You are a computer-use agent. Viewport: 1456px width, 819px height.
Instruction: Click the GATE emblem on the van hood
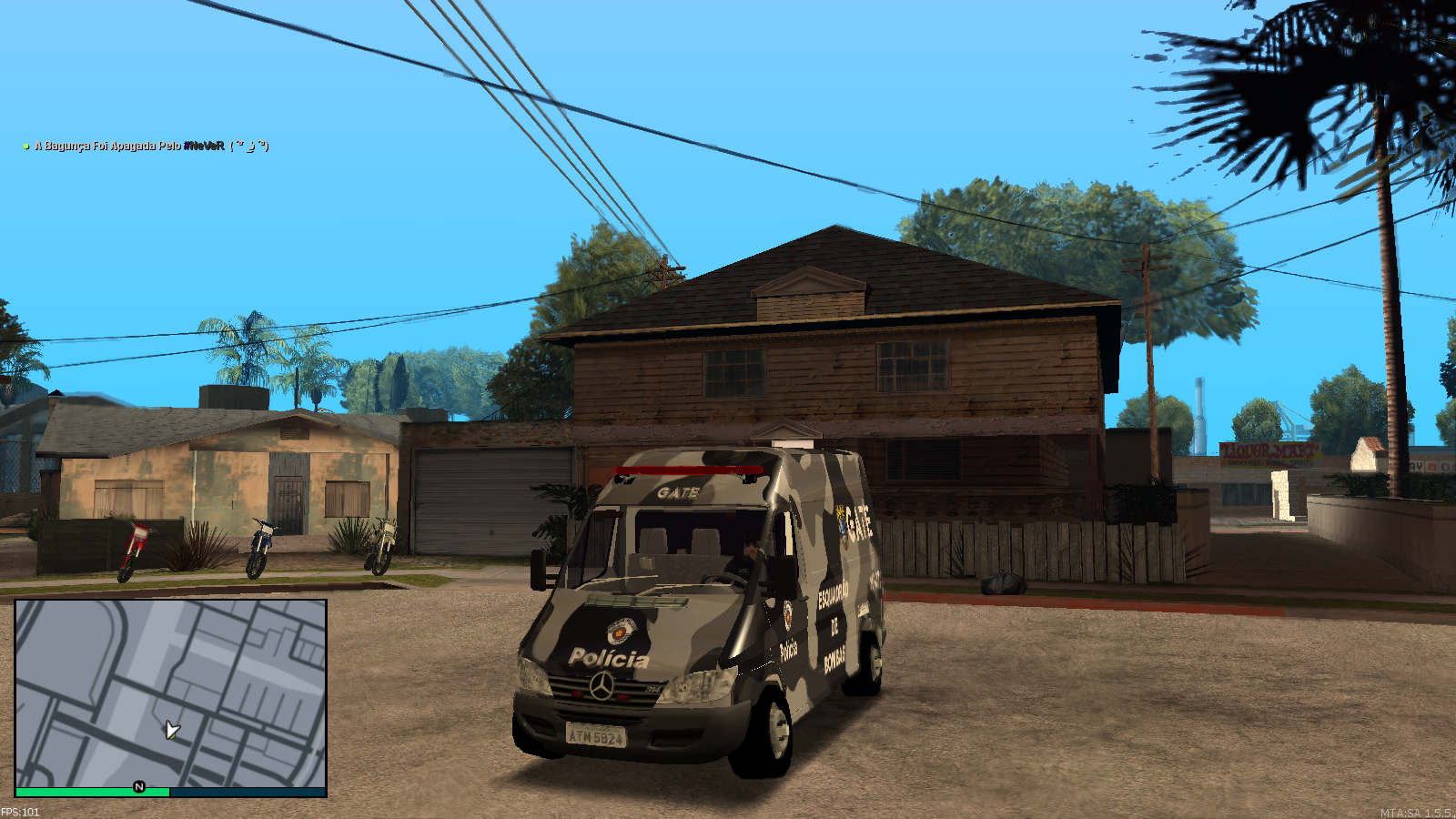point(619,630)
